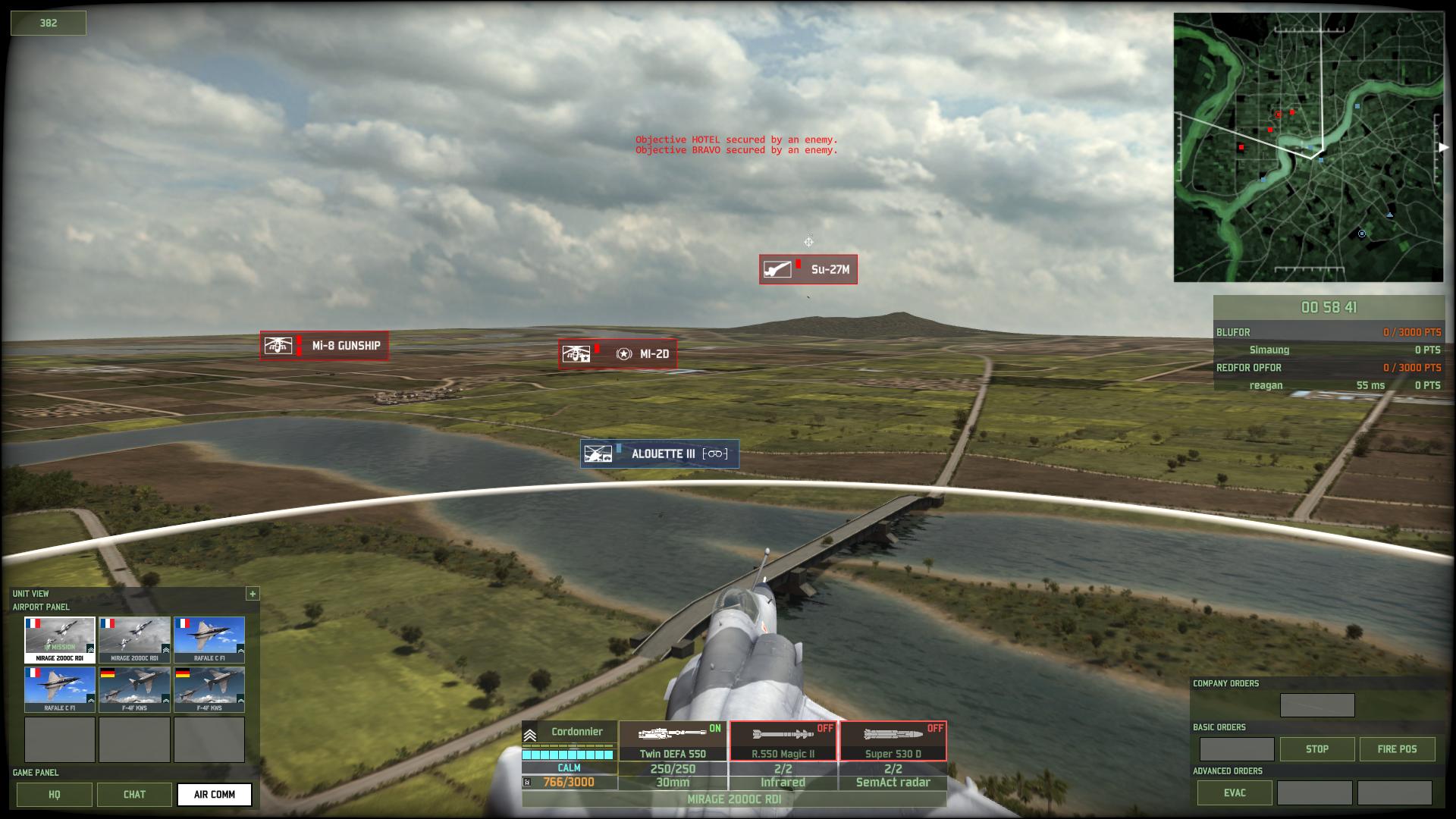Switch to the AIR COMM tab
Viewport: 1456px width, 819px height.
click(215, 795)
